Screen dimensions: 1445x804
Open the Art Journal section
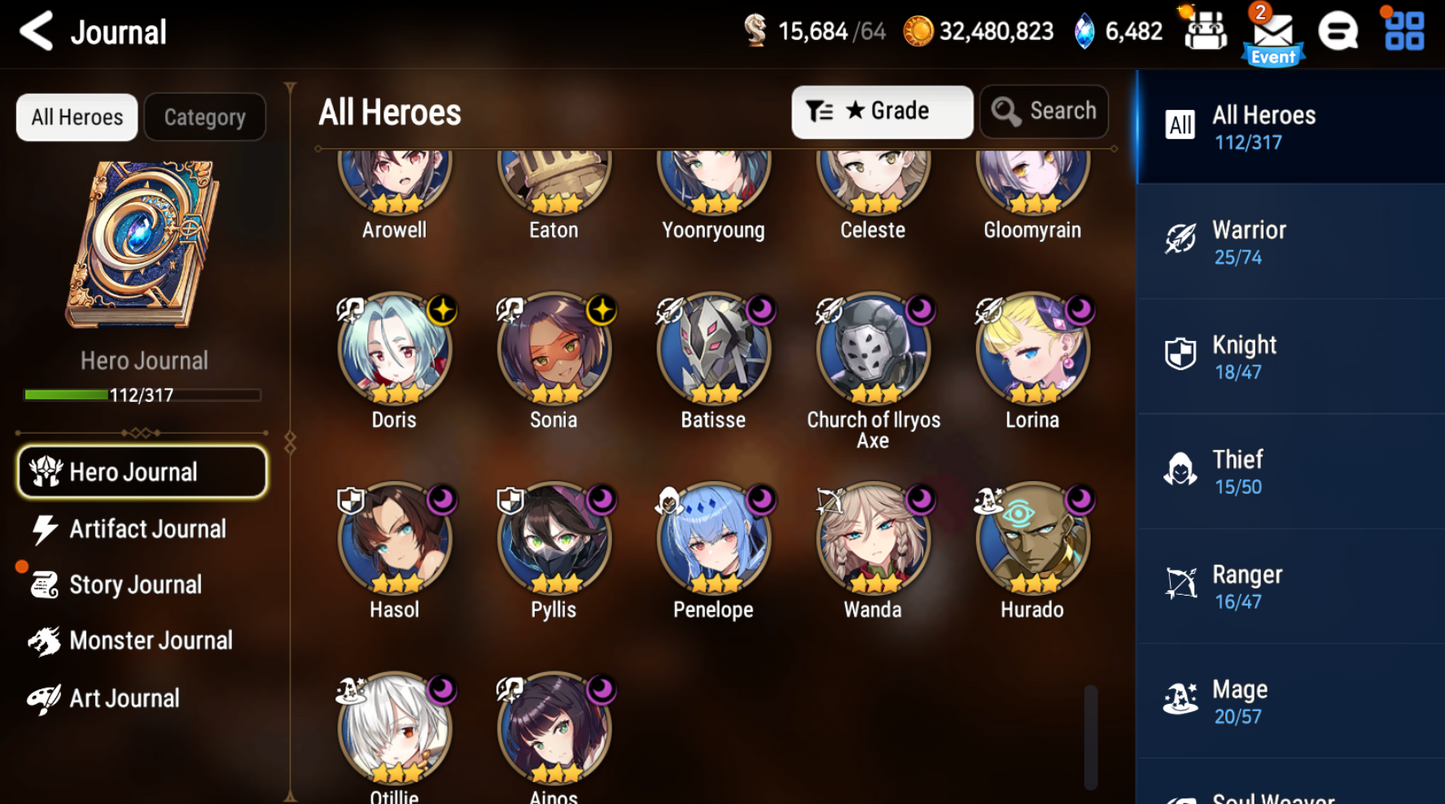(x=124, y=697)
